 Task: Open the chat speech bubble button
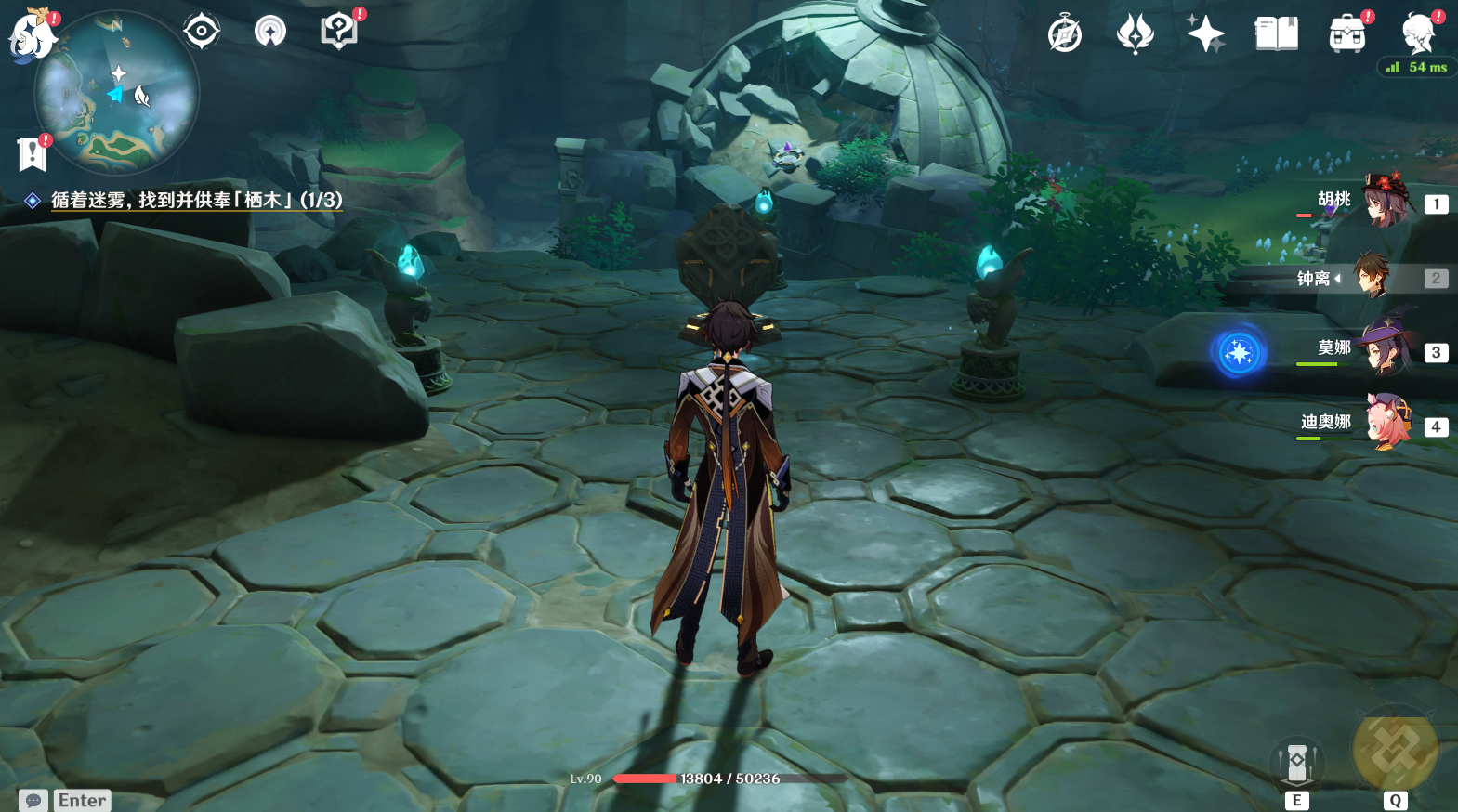point(33,800)
